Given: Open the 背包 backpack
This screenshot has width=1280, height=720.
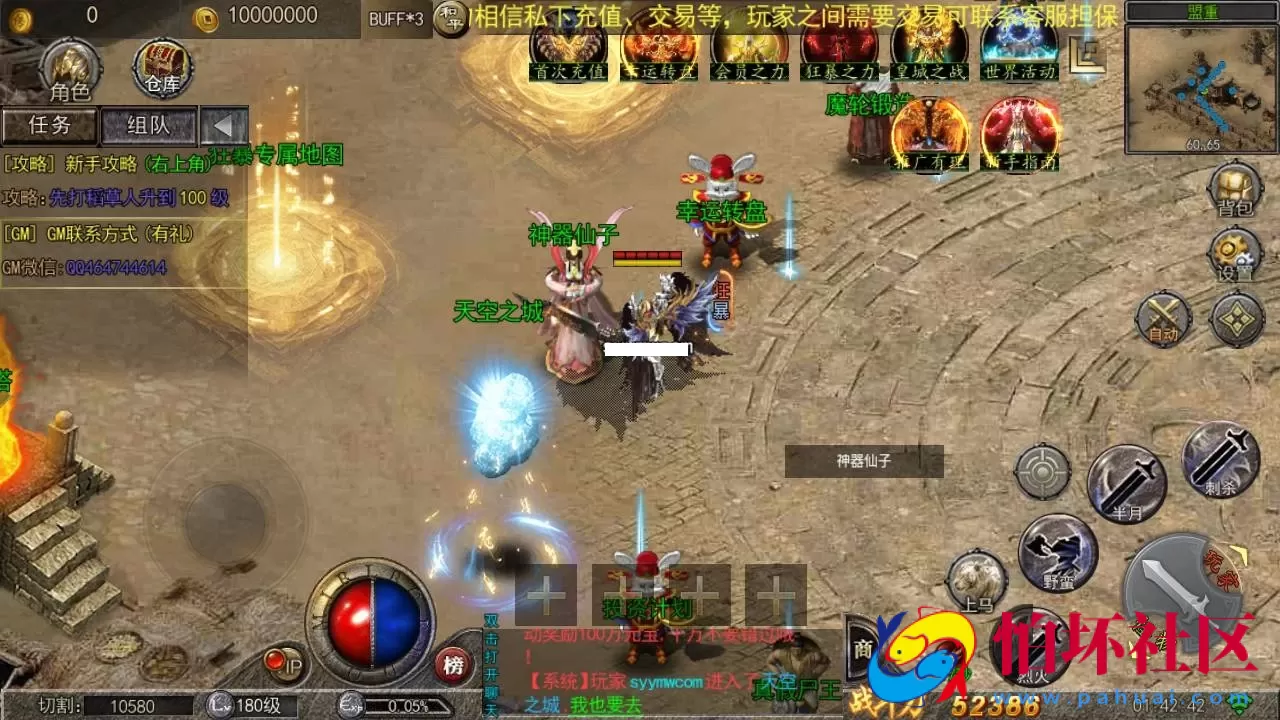Looking at the screenshot, I should (x=1235, y=189).
